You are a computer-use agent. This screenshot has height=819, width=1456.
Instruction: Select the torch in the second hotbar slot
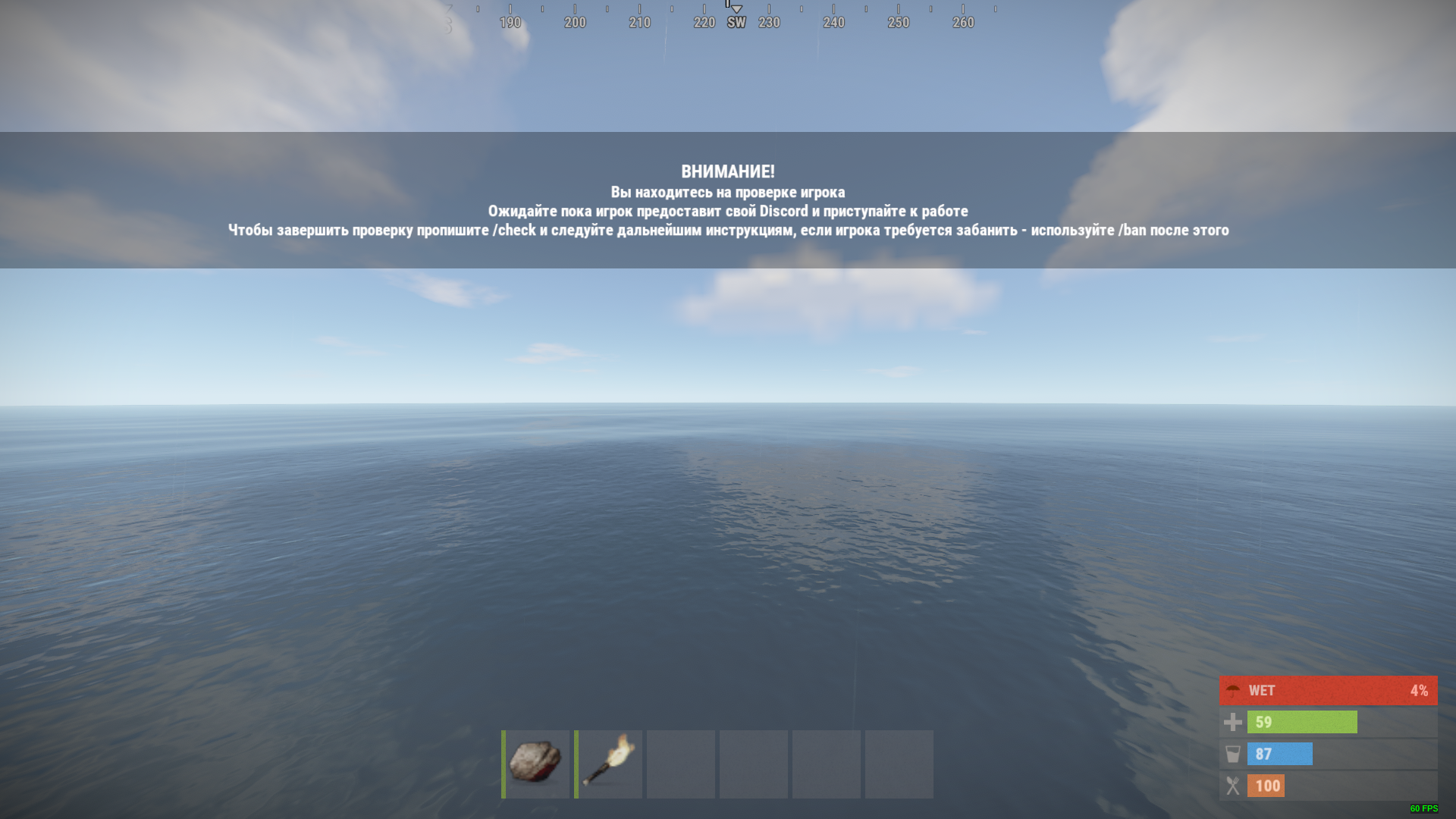[609, 764]
